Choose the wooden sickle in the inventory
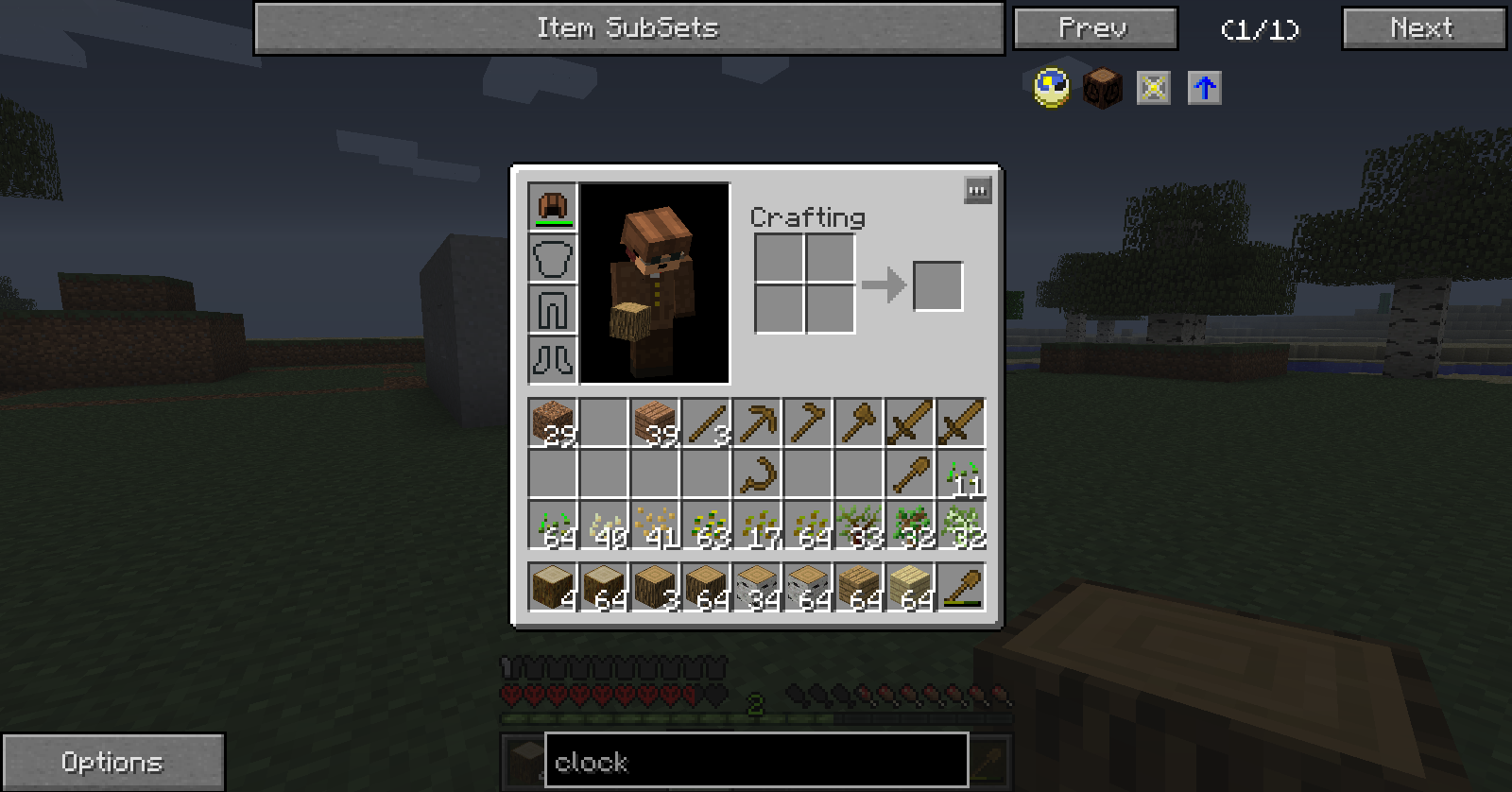 (x=757, y=473)
